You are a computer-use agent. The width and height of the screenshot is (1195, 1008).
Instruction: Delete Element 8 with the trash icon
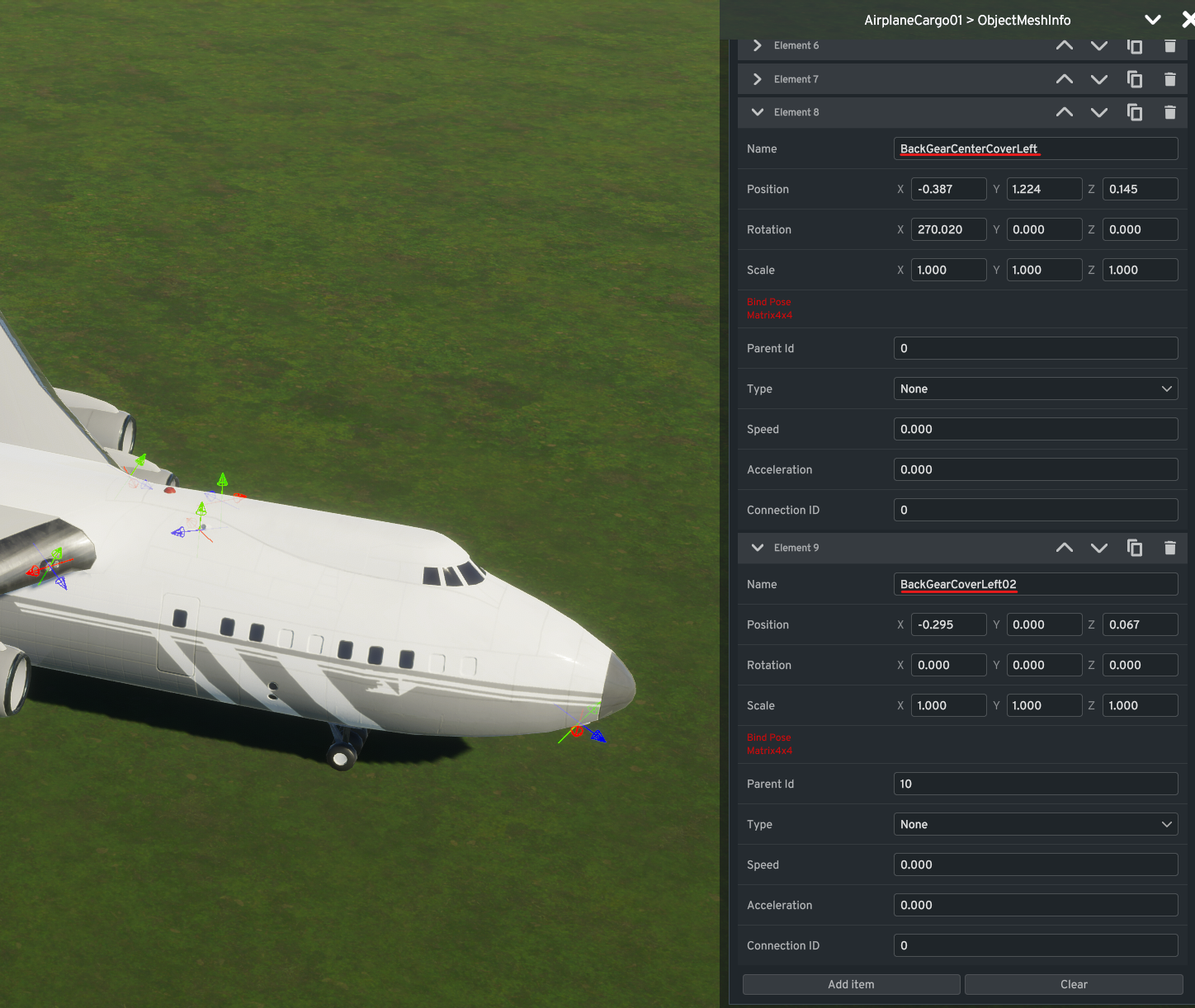point(1169,112)
